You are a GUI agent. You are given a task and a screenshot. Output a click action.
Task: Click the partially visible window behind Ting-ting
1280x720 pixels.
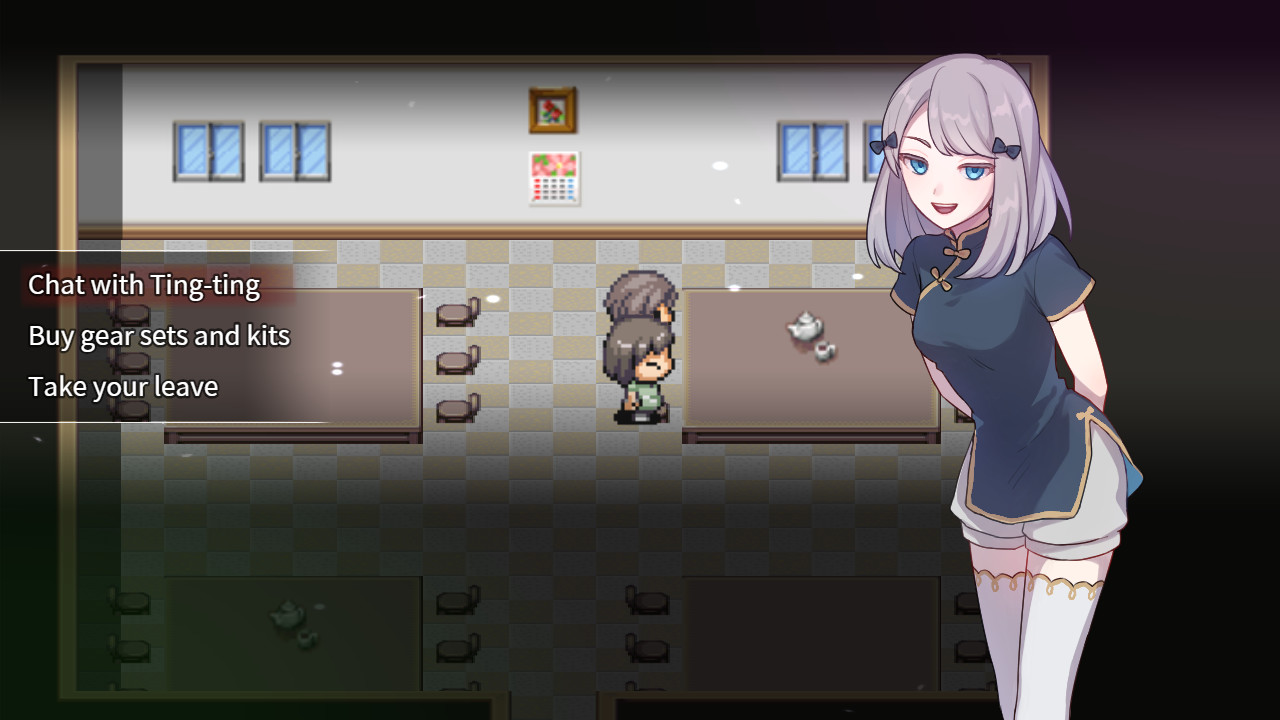coord(868,150)
